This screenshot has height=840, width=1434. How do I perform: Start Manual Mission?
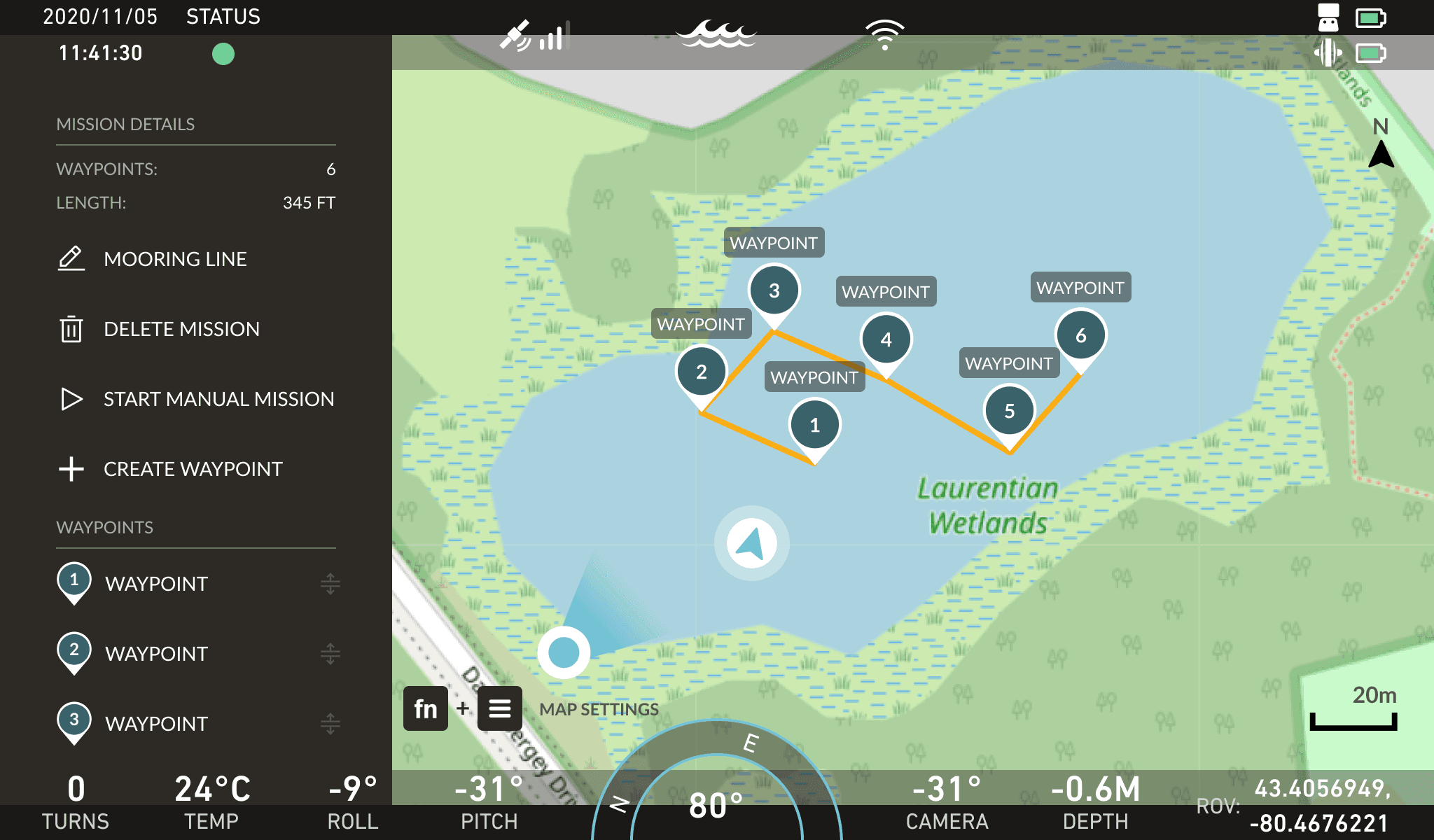tap(218, 399)
